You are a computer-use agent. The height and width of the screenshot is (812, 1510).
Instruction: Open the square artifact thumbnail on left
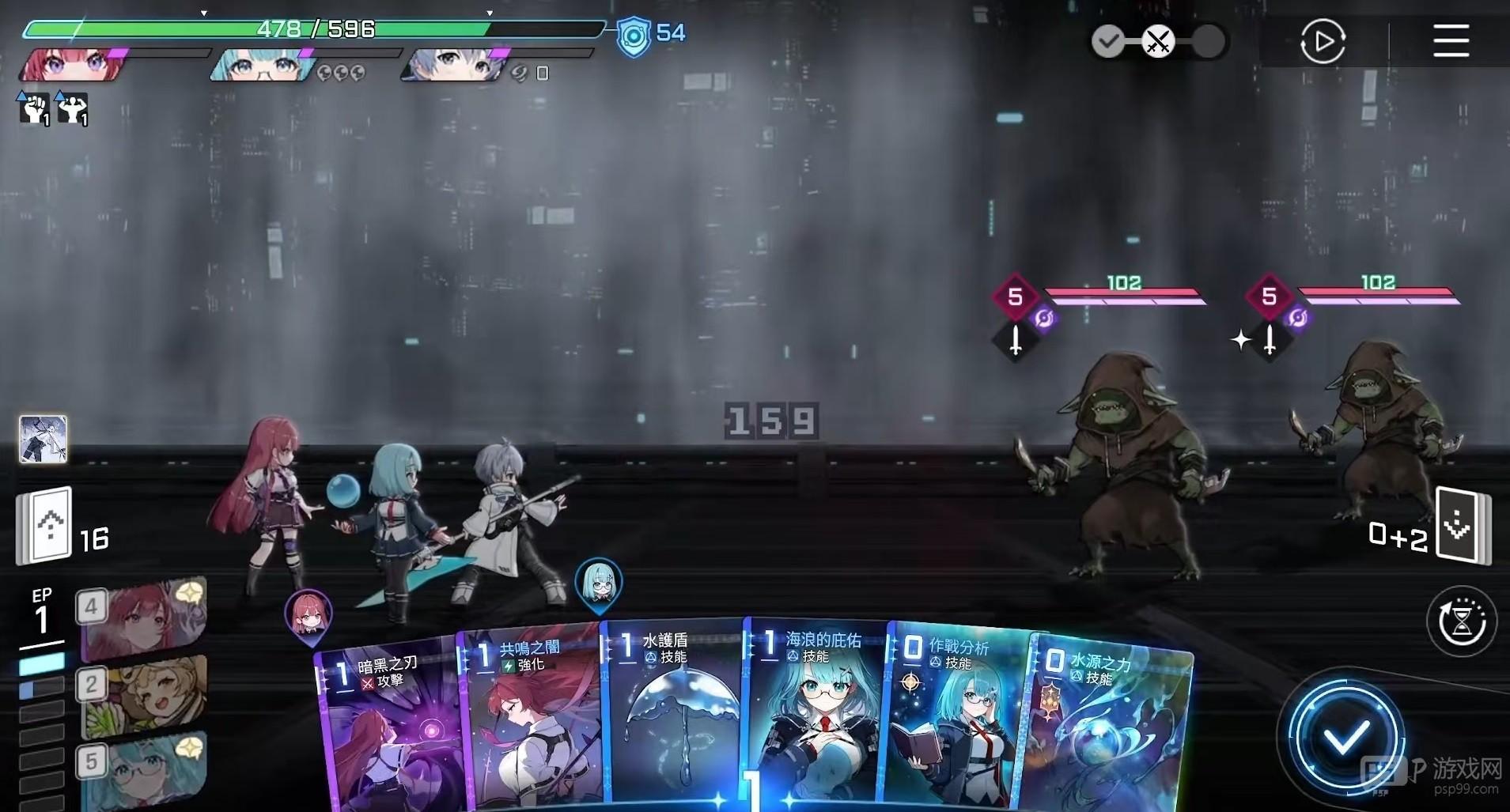43,439
